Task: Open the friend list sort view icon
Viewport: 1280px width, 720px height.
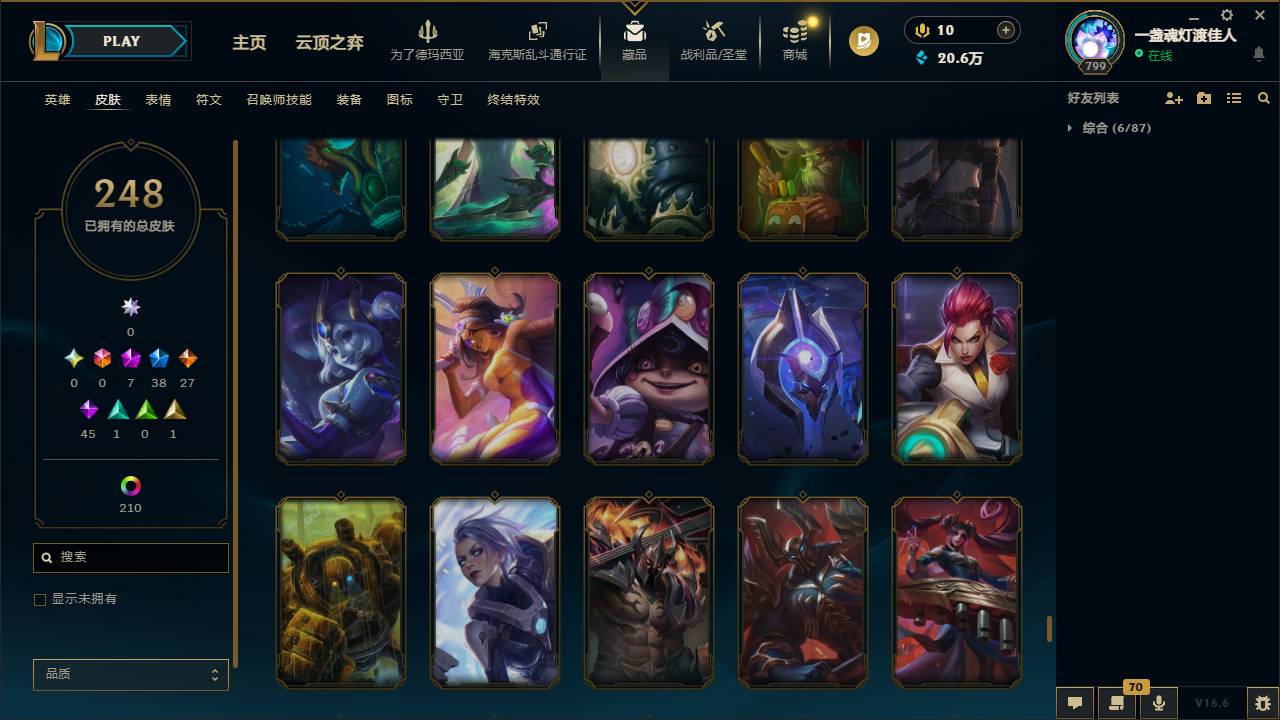Action: pos(1233,98)
